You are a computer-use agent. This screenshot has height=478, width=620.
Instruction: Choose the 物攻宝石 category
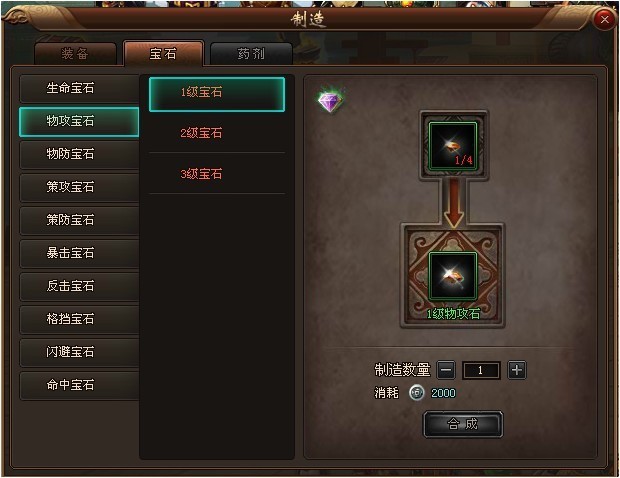(79, 121)
